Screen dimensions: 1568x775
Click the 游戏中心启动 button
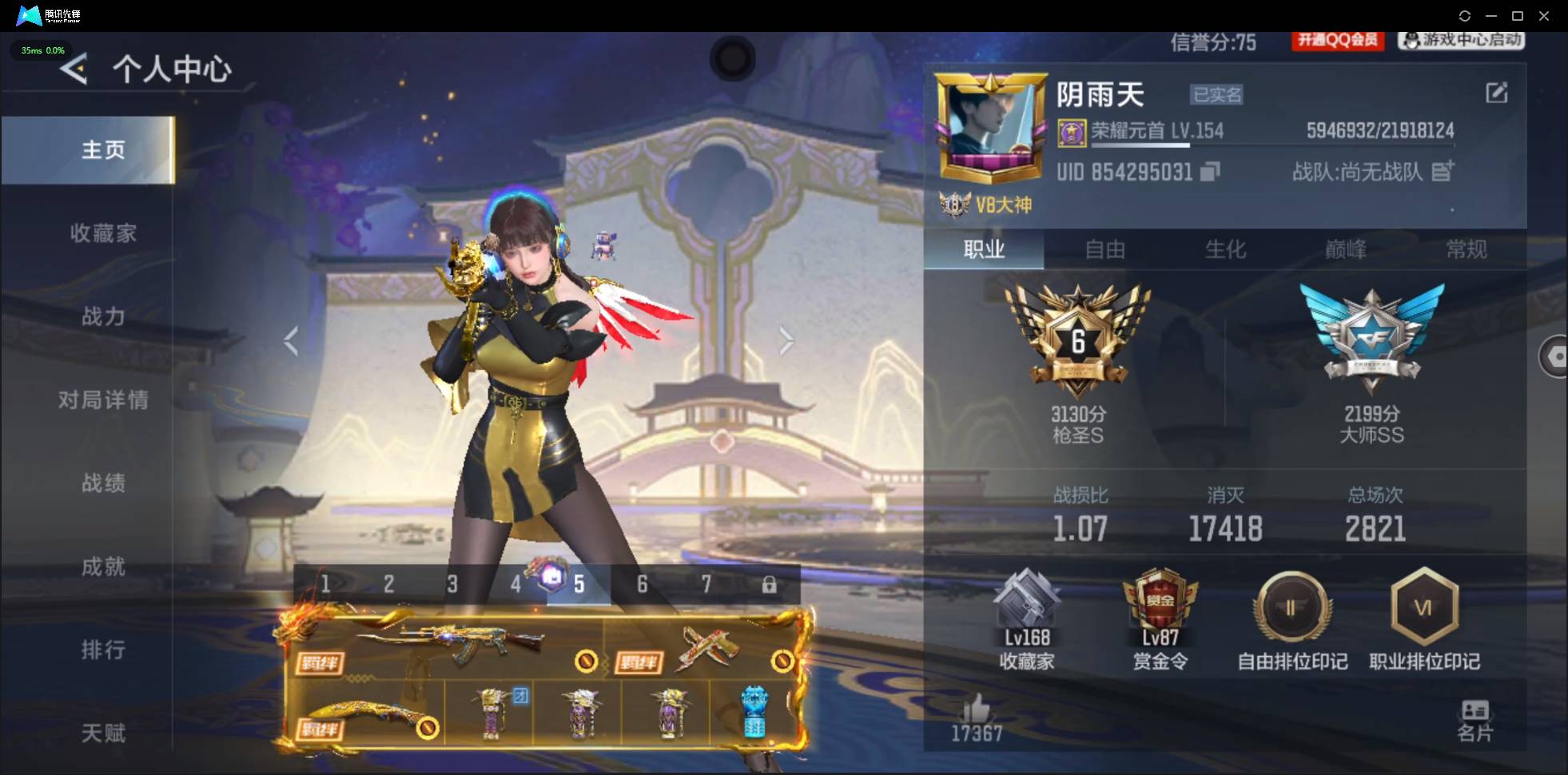tap(1463, 42)
